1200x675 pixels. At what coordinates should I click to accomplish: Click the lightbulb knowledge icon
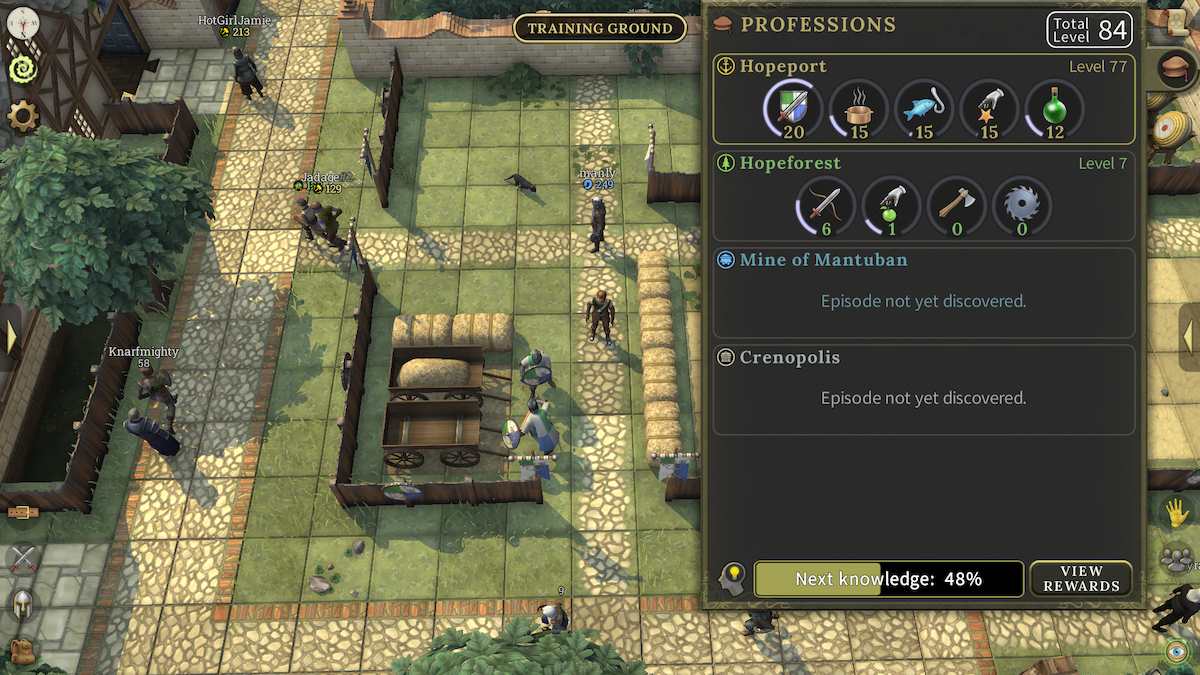pos(733,578)
